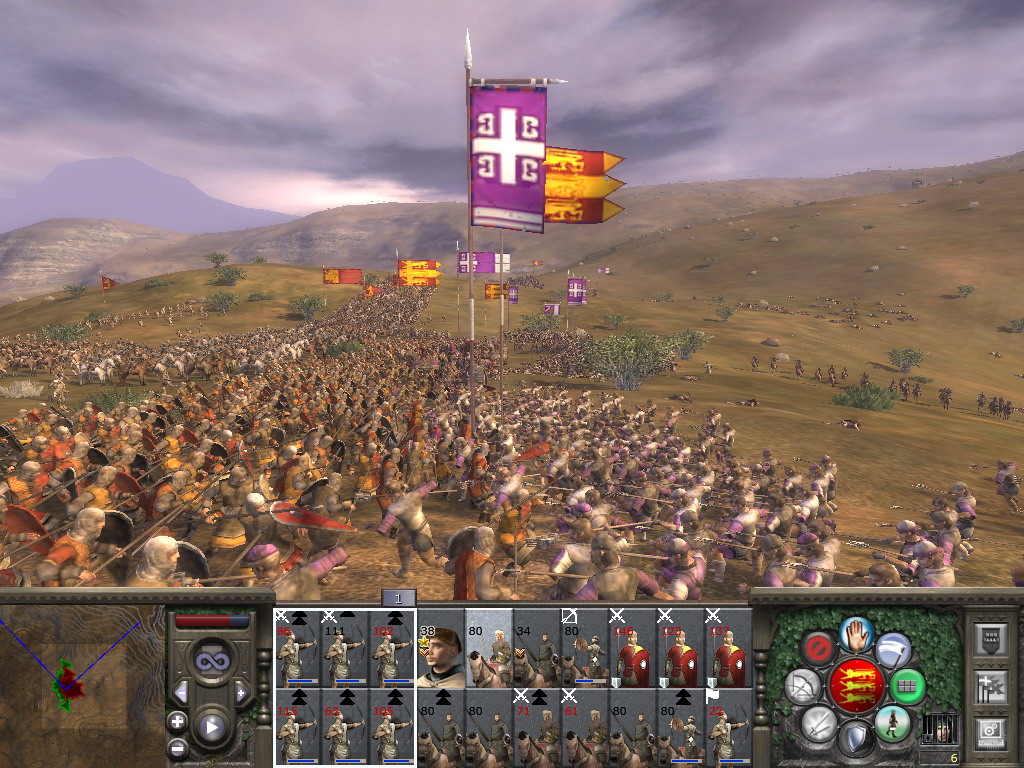The height and width of the screenshot is (768, 1024).
Task: Select the archer unit card showing 111
Action: pyautogui.click(x=344, y=648)
